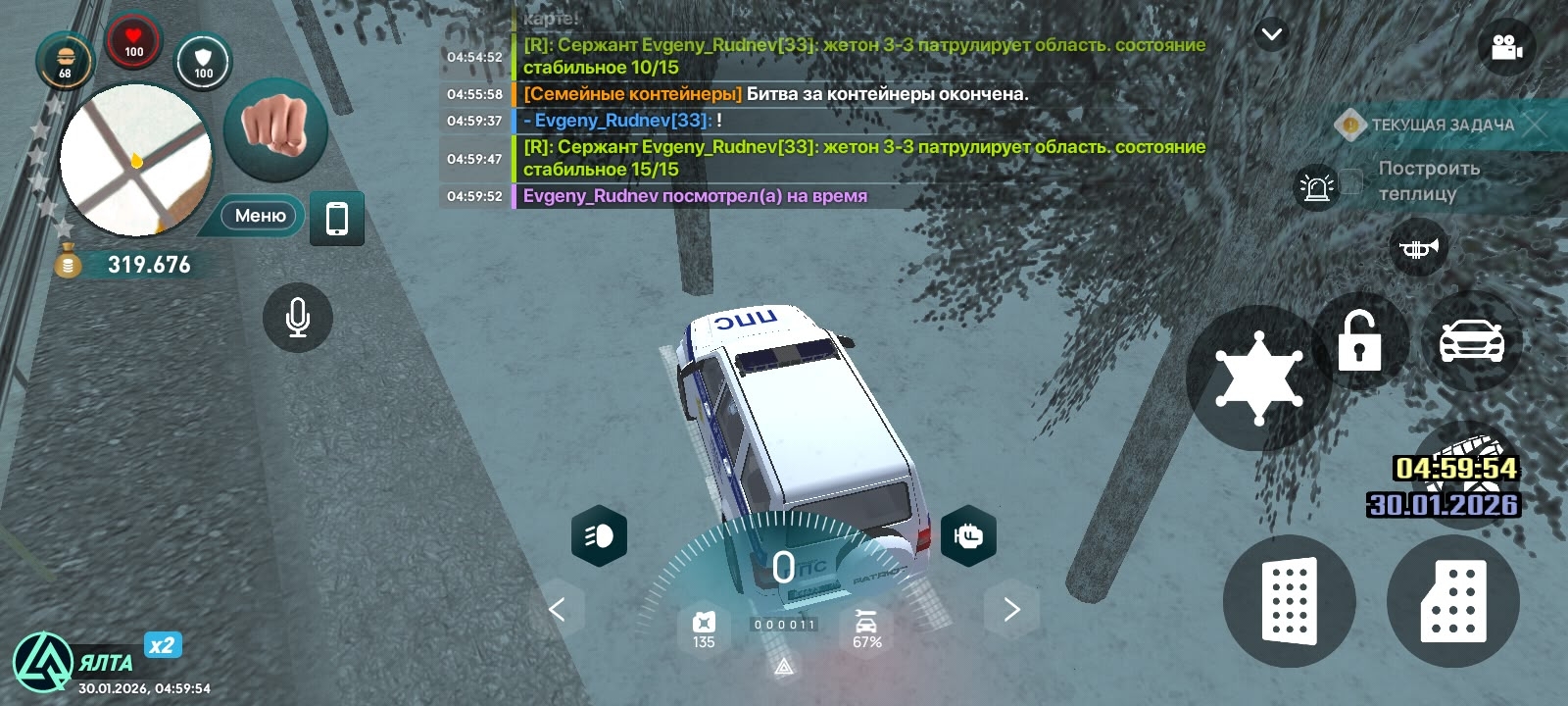
Task: Steer left with the left arrow
Action: pos(557,610)
